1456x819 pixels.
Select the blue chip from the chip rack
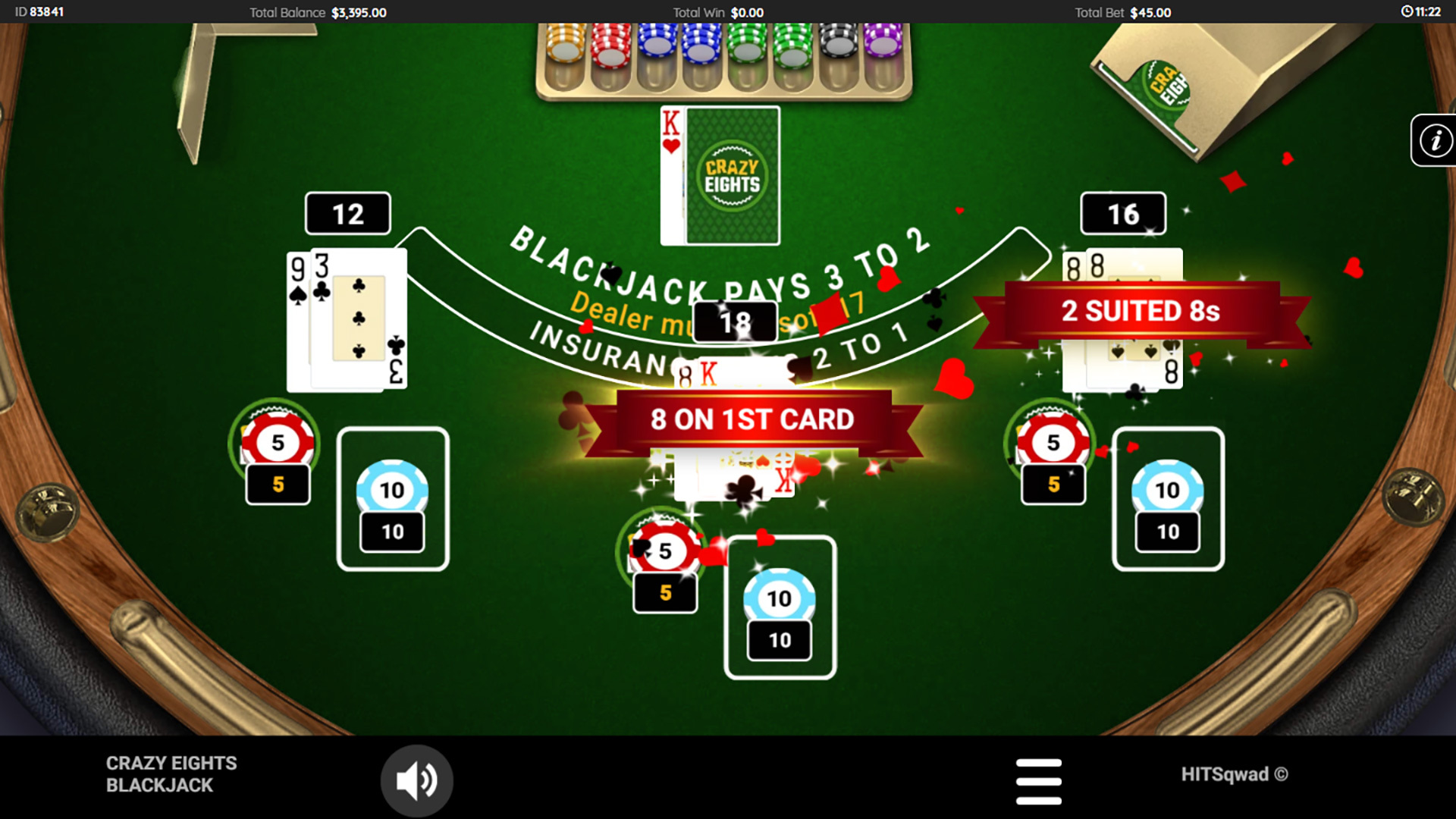click(658, 45)
